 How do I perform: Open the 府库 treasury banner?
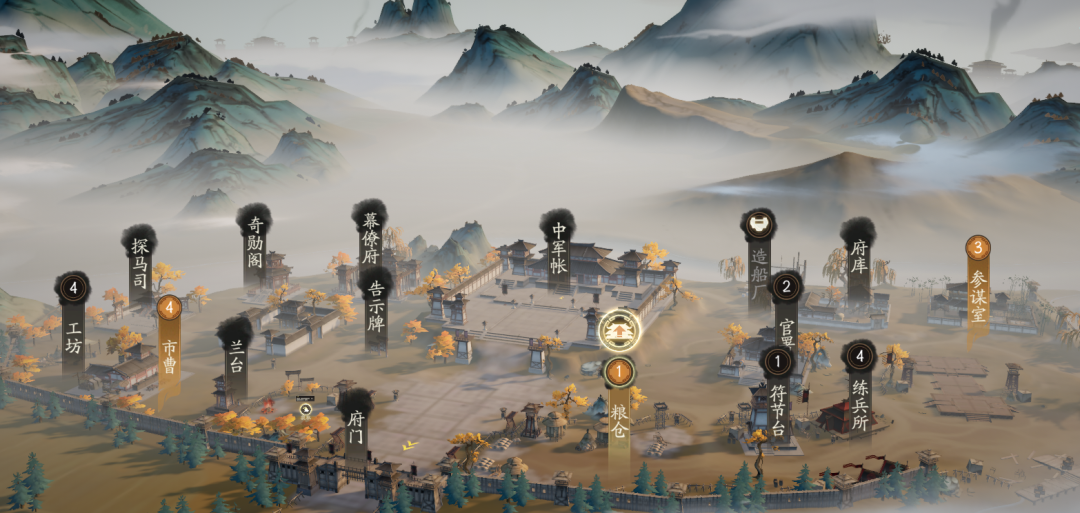point(858,262)
